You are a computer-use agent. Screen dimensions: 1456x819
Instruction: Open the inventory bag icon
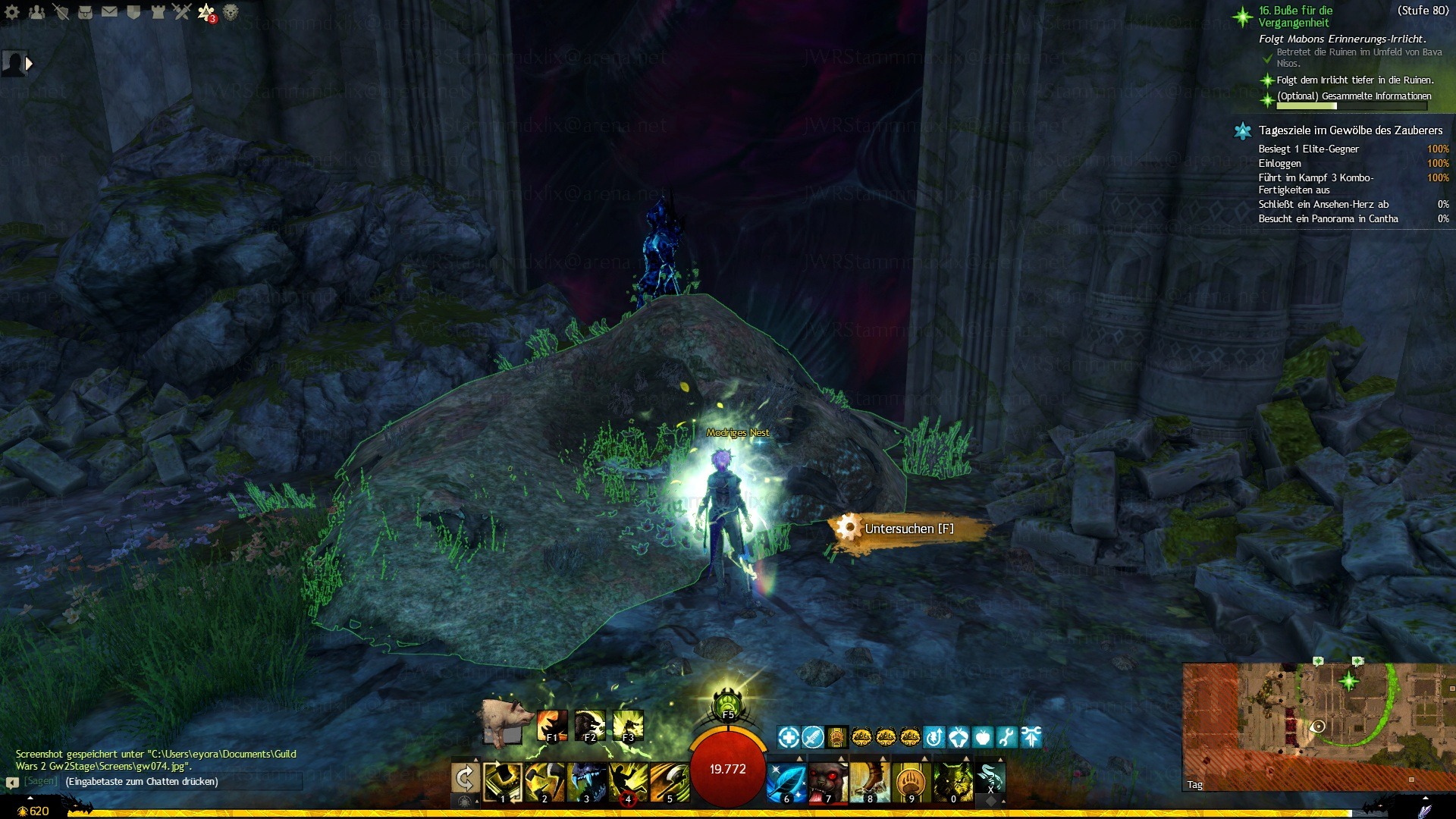85,12
